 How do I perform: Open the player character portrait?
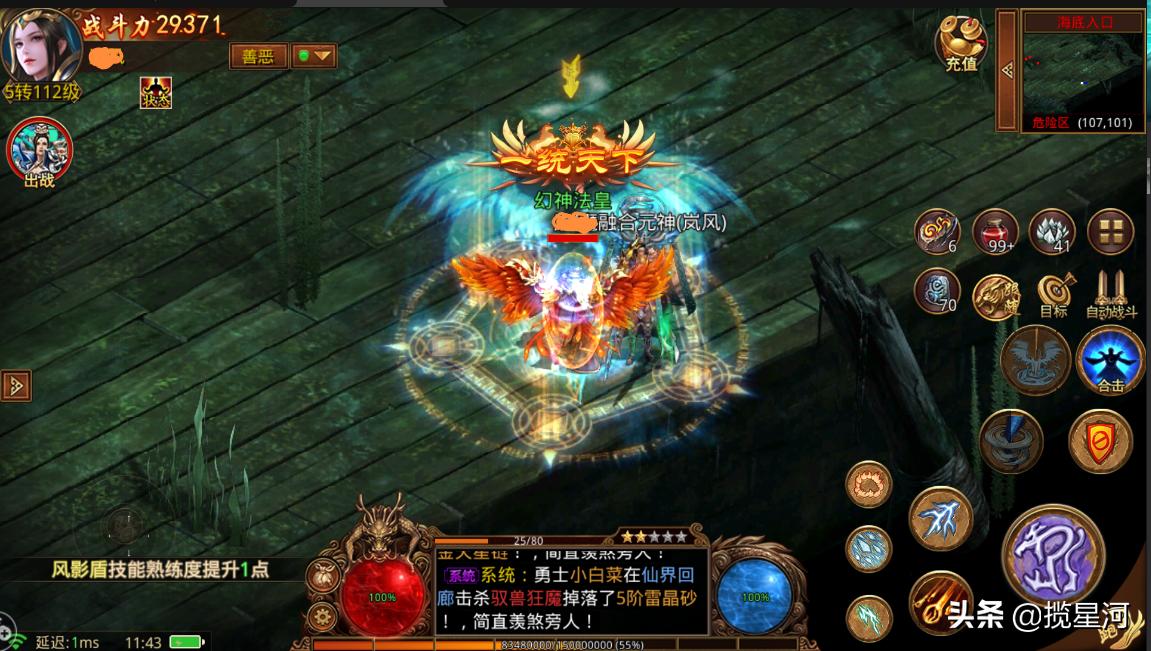(x=42, y=46)
